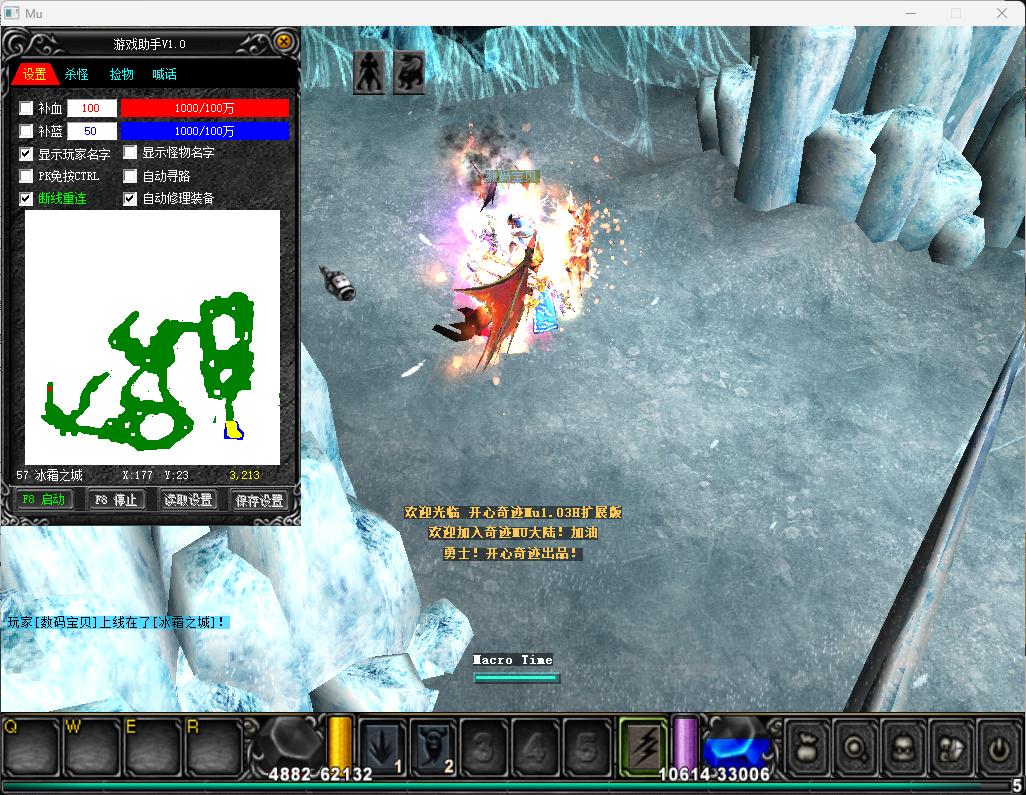Load settings with 读取设置 button
The width and height of the screenshot is (1026, 795).
click(x=189, y=500)
